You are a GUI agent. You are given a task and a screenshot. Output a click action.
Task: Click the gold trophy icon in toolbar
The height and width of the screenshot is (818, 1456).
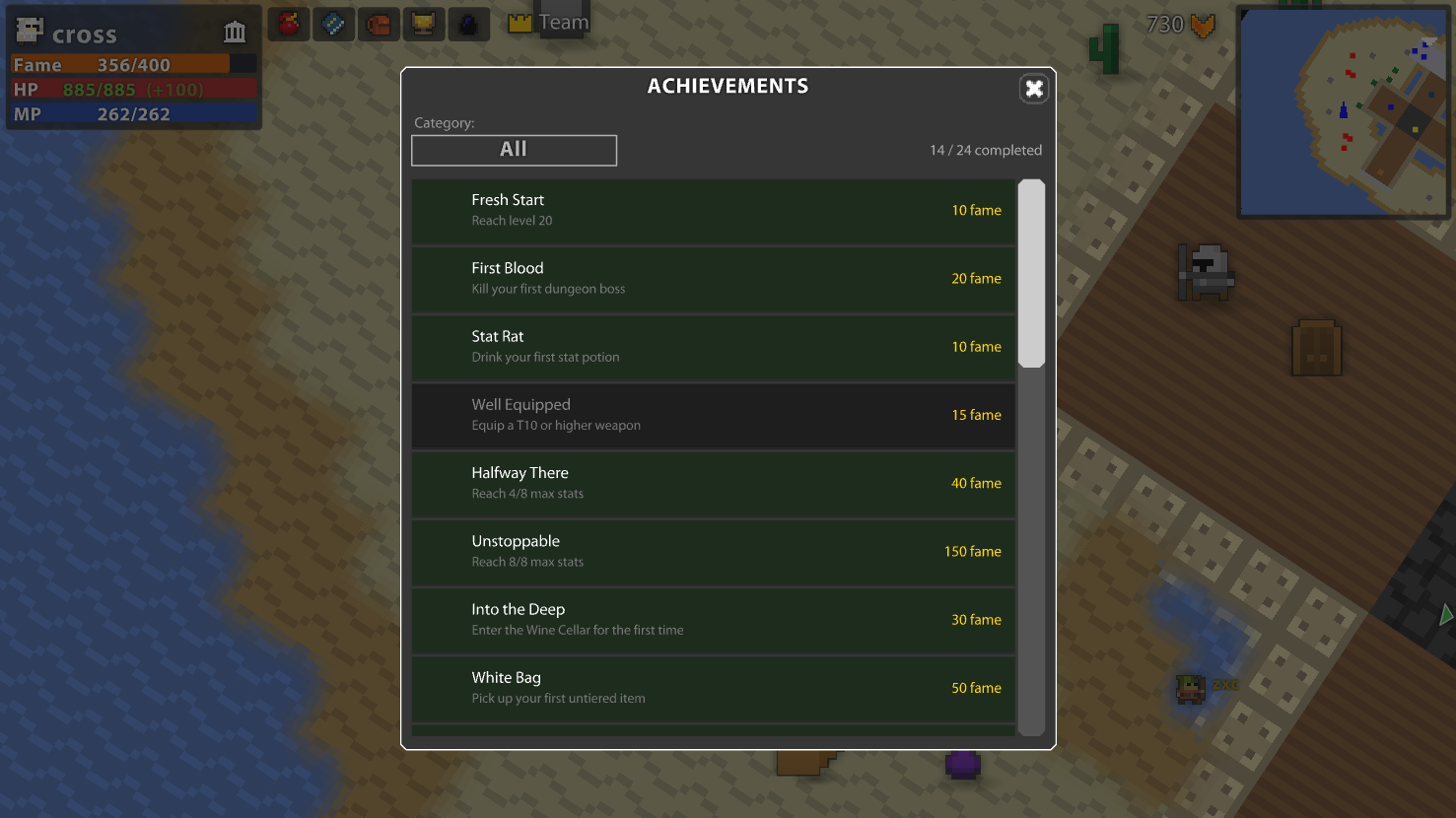[424, 24]
